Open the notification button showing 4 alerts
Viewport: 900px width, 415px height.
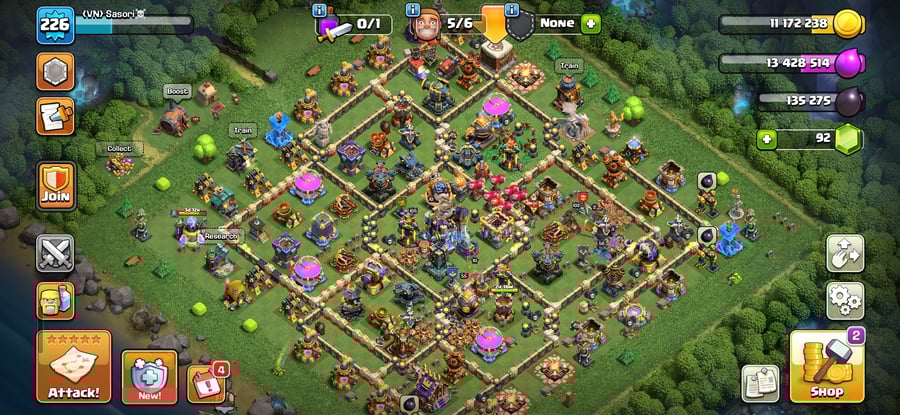tap(205, 383)
